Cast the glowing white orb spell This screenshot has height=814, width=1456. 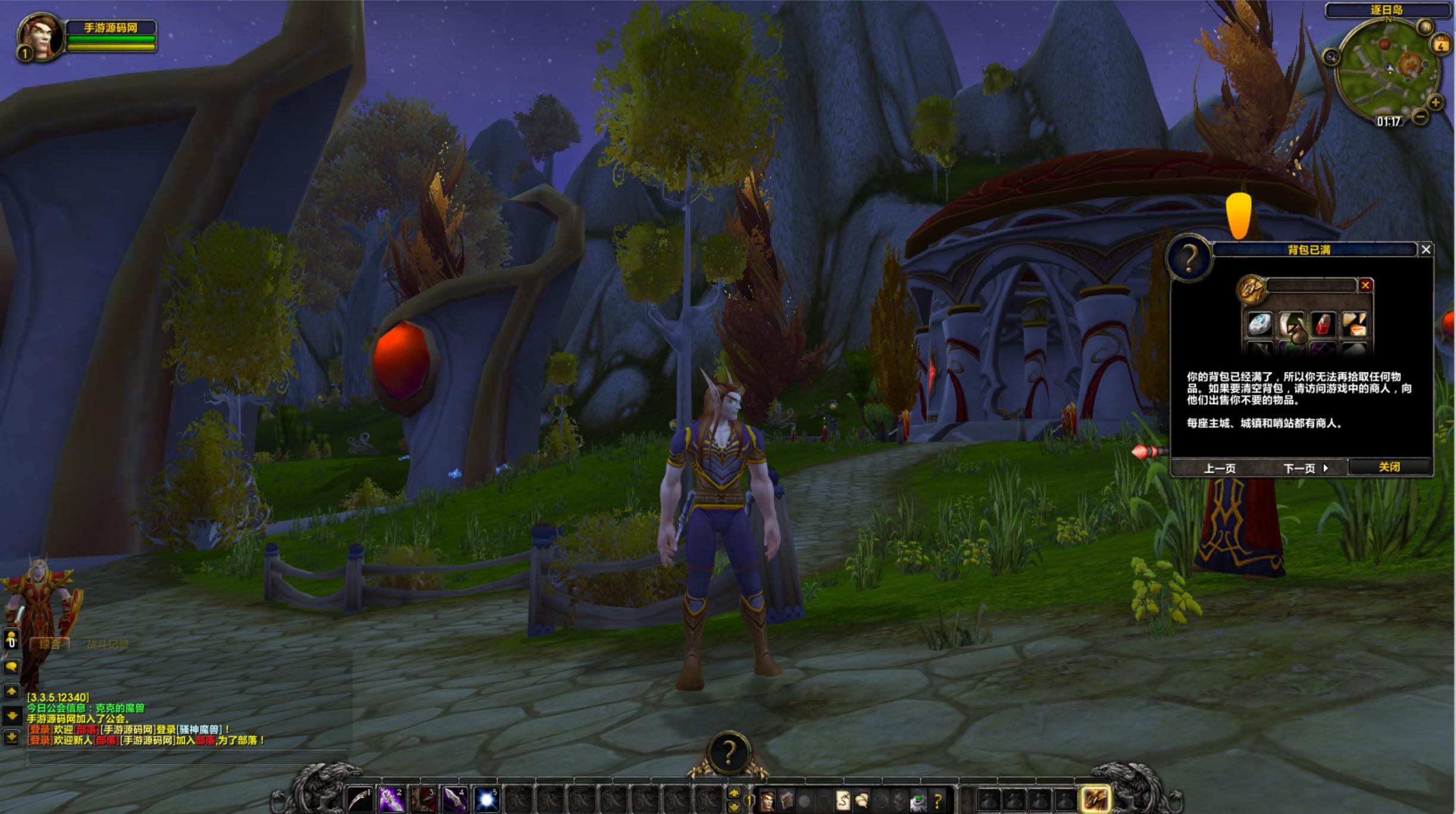(x=486, y=799)
